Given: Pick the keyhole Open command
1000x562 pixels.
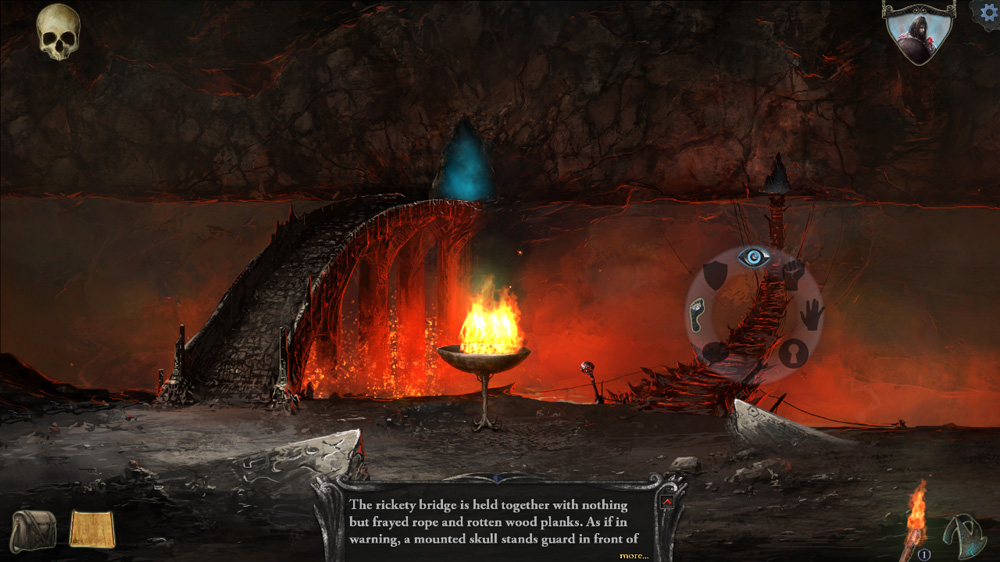Looking at the screenshot, I should point(793,353).
